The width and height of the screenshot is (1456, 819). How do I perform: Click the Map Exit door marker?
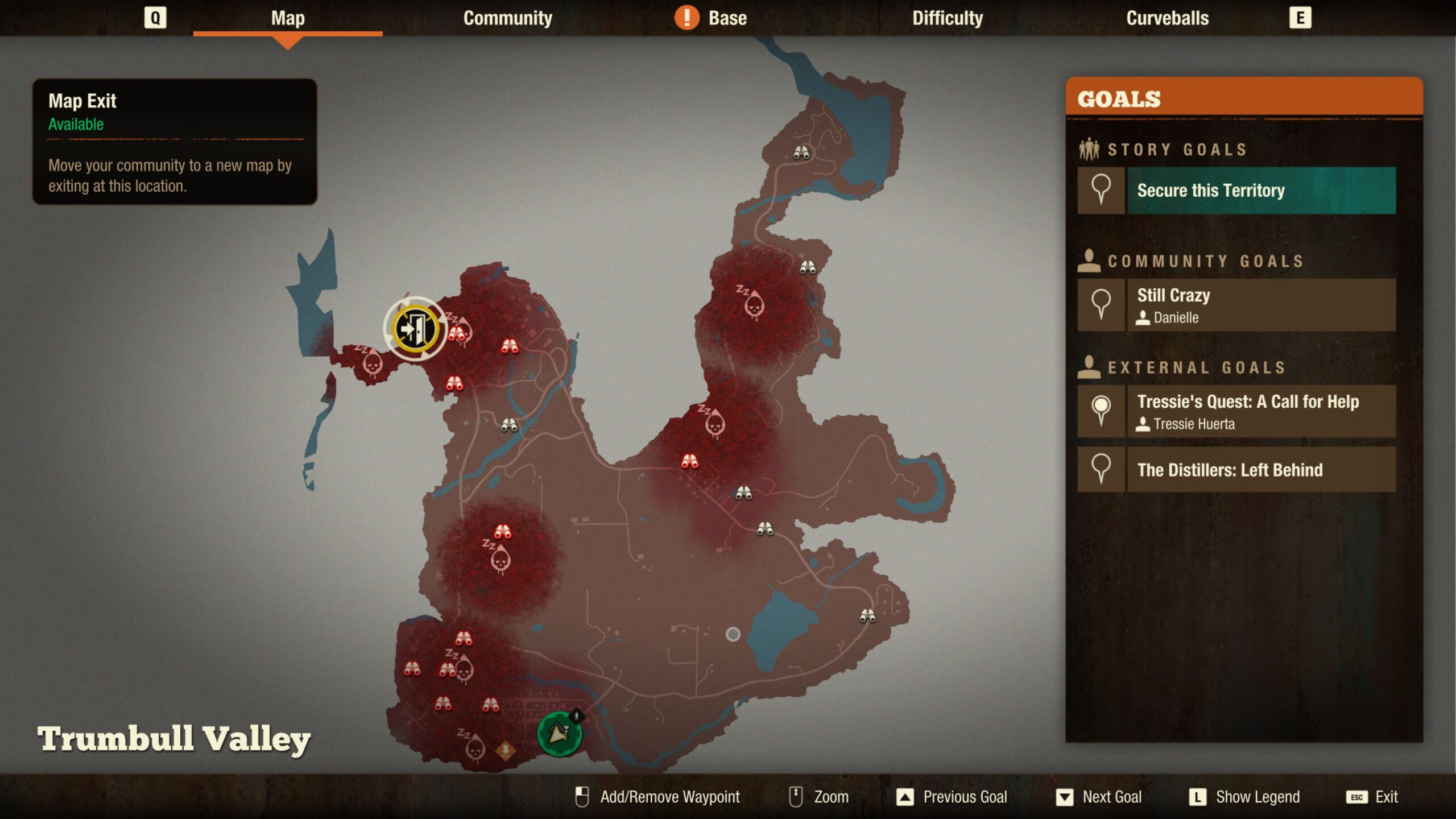[415, 329]
